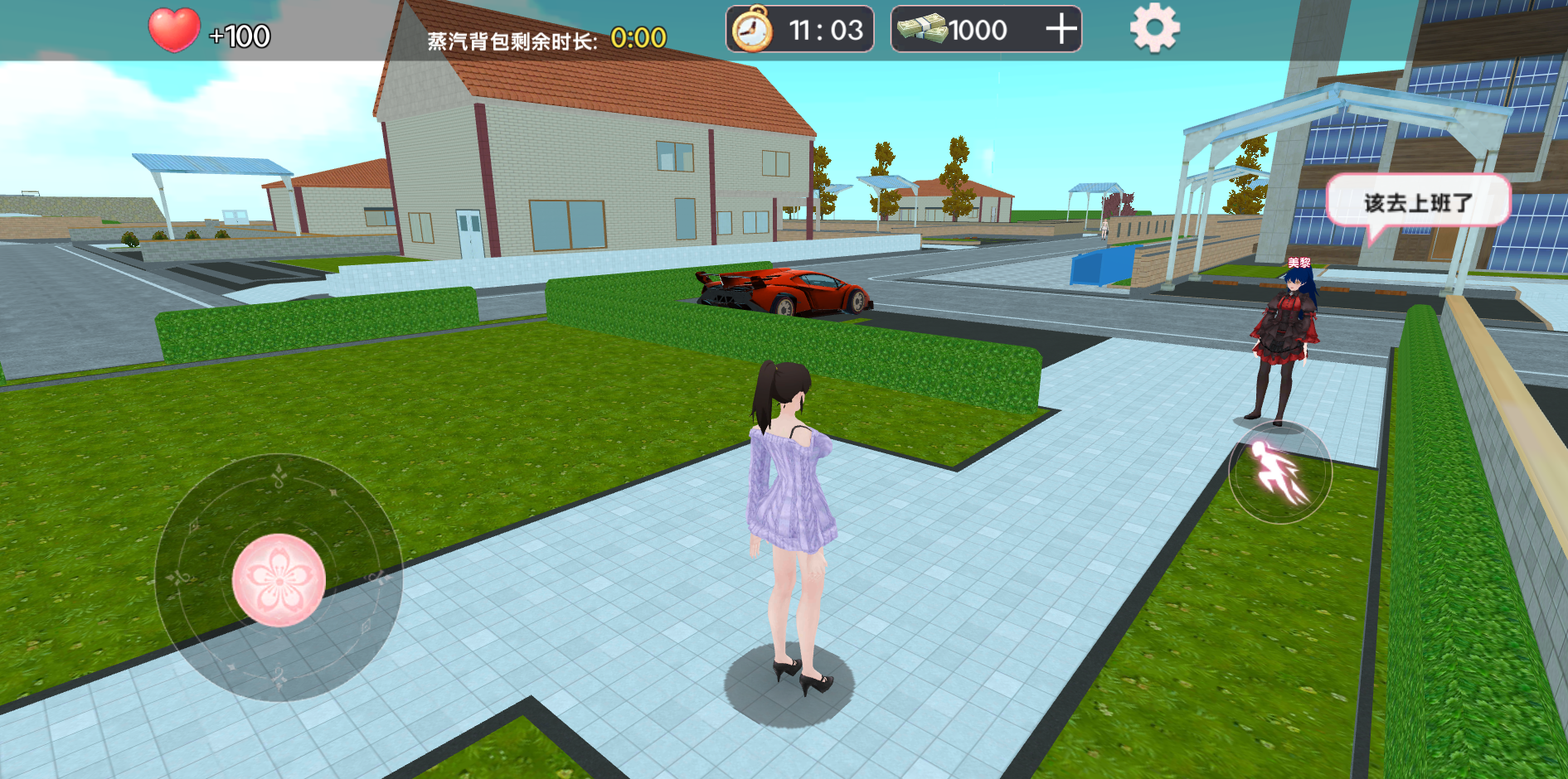Tap the red heart icon
Image resolution: width=1568 pixels, height=779 pixels.
coord(174,31)
